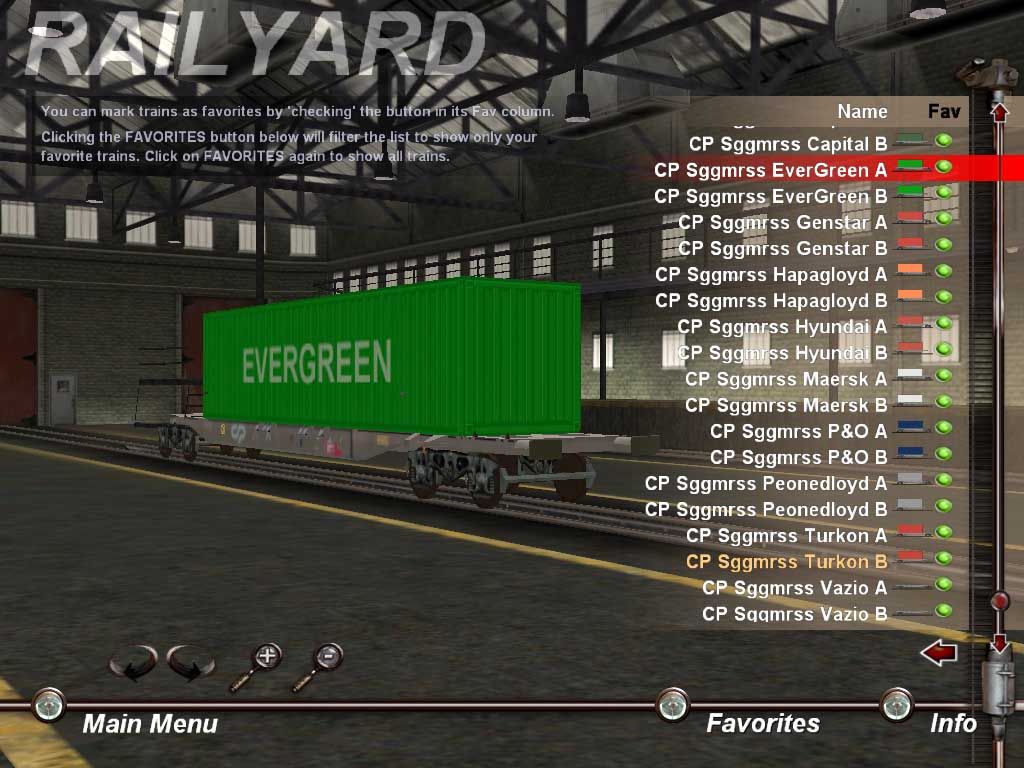The height and width of the screenshot is (768, 1024).
Task: Click the scroll-down arrow of train list
Action: [x=998, y=643]
